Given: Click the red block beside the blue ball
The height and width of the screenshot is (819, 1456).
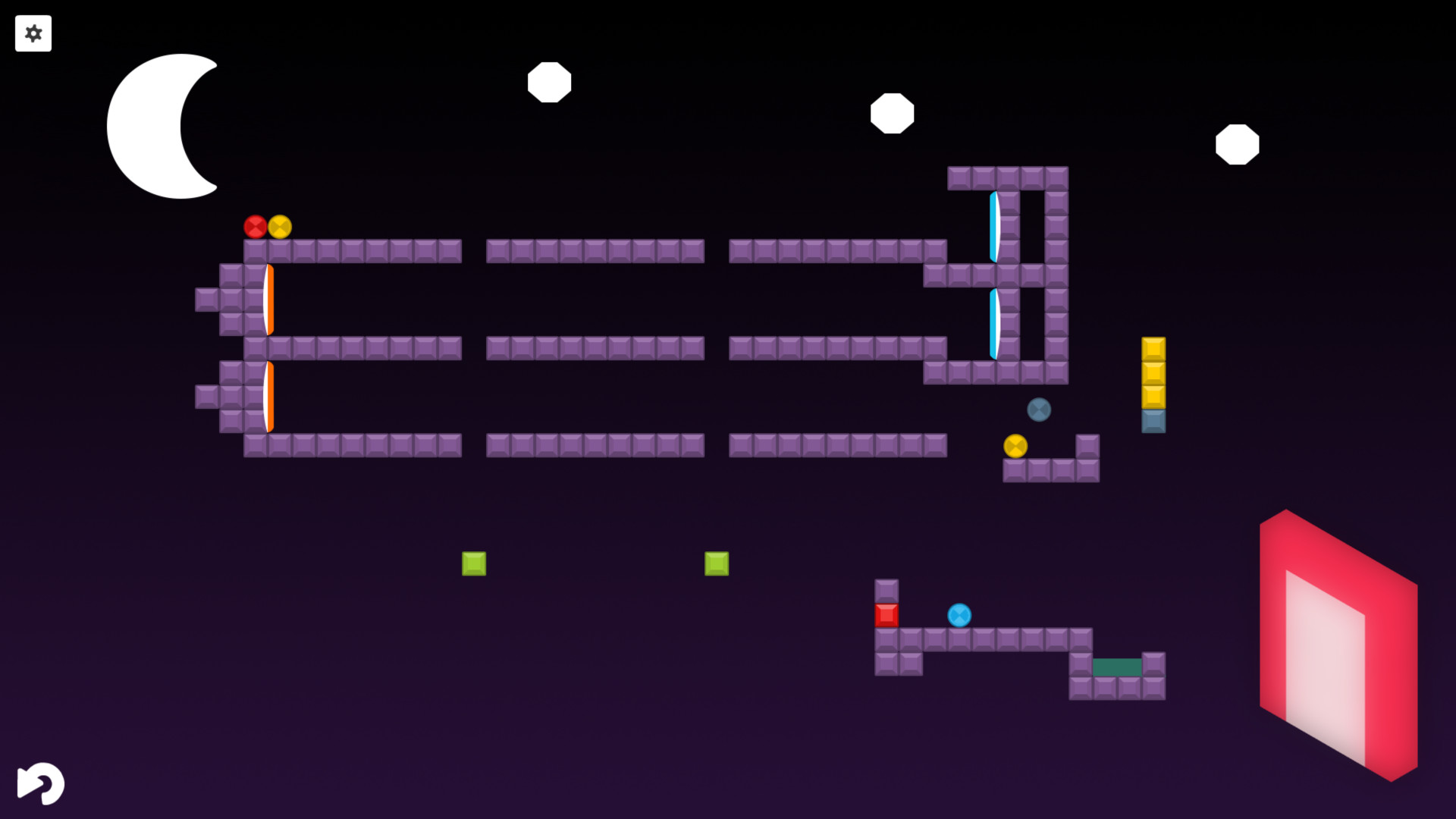Looking at the screenshot, I should coord(887,617).
